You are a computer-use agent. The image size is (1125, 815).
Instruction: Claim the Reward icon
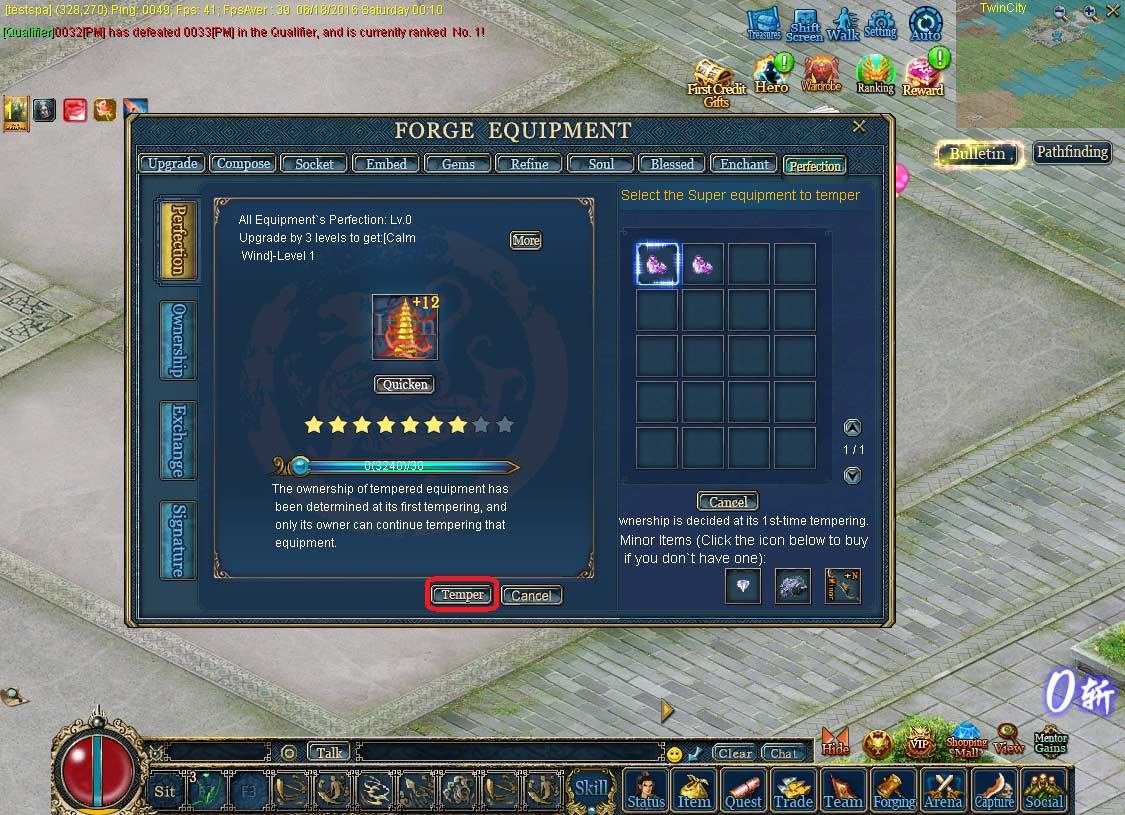pos(923,77)
